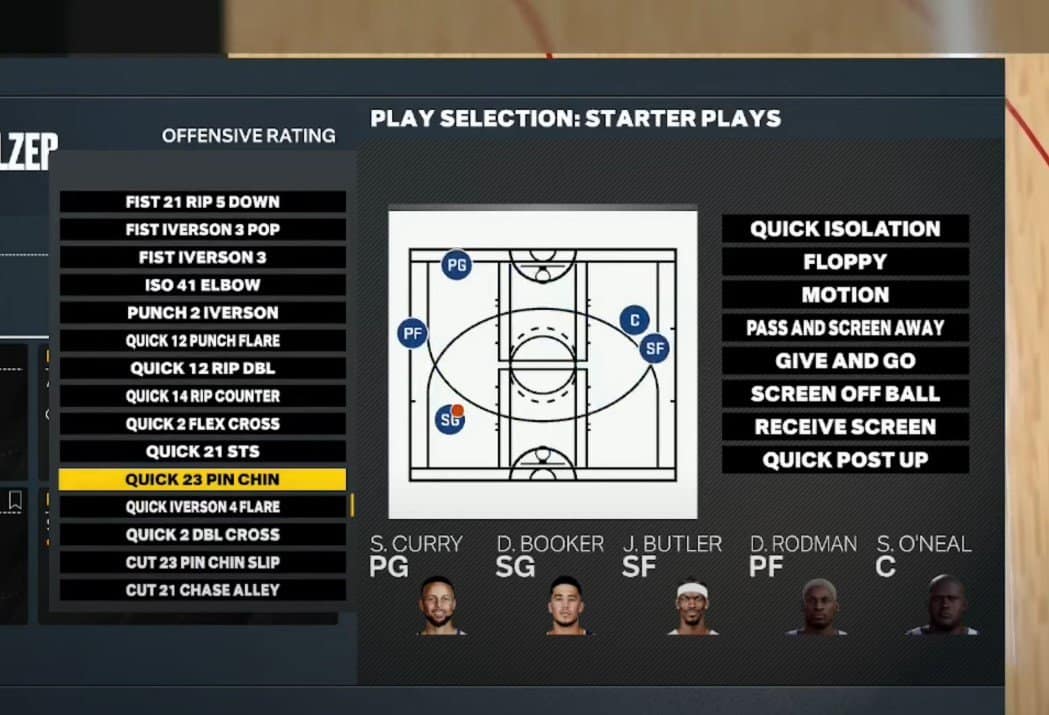Viewport: 1049px width, 715px height.
Task: Choose the Fist Iverson 3 Pop play
Action: coord(202,230)
